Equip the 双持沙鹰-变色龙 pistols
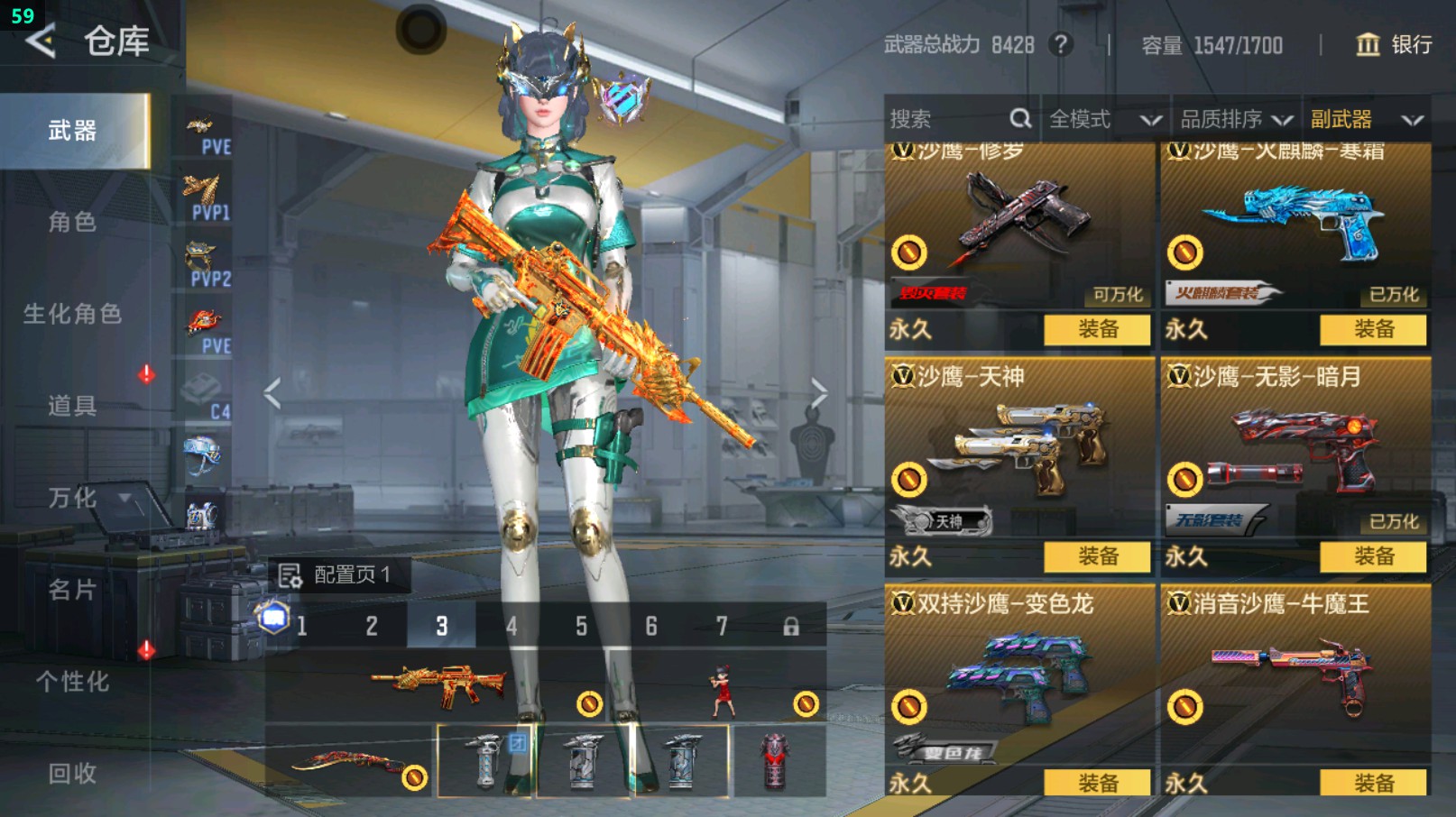 pos(1097,783)
